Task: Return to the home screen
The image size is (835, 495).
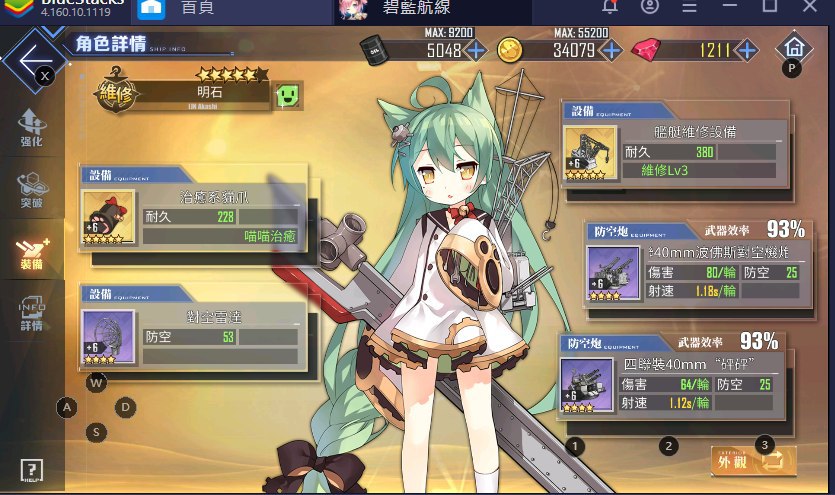Action: click(x=793, y=47)
